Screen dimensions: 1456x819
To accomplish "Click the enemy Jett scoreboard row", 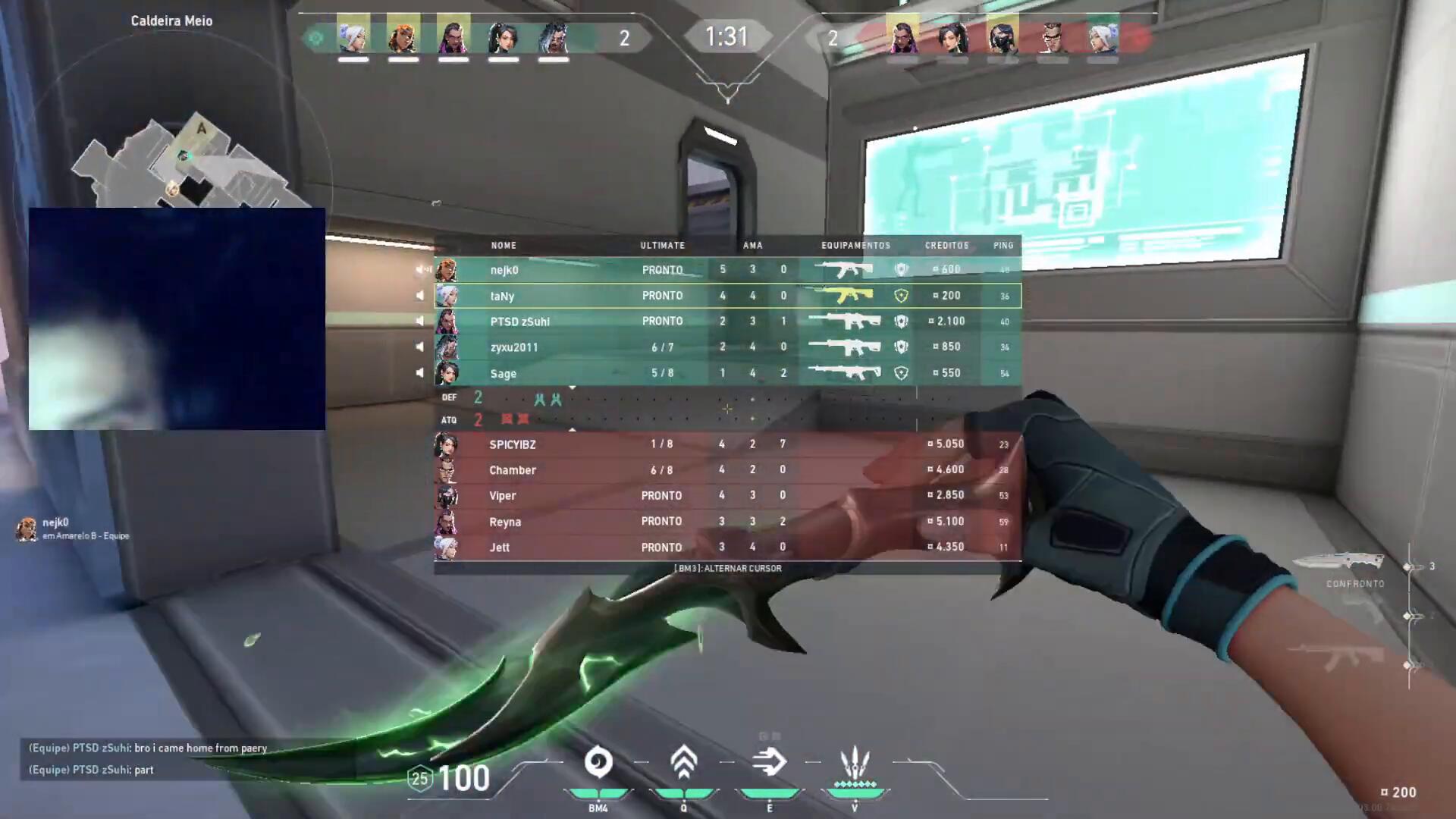I will pos(726,548).
